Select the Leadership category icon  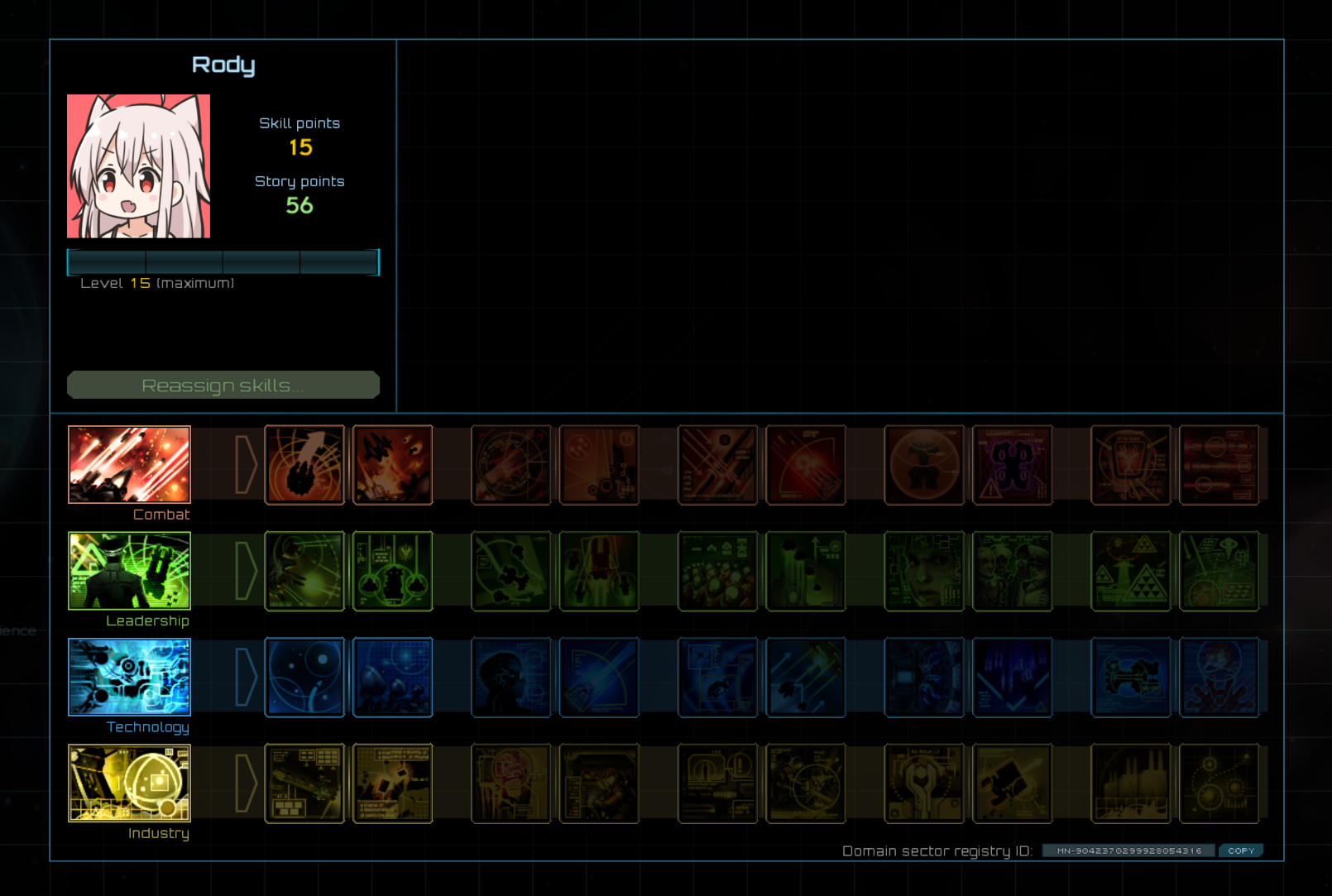click(129, 571)
